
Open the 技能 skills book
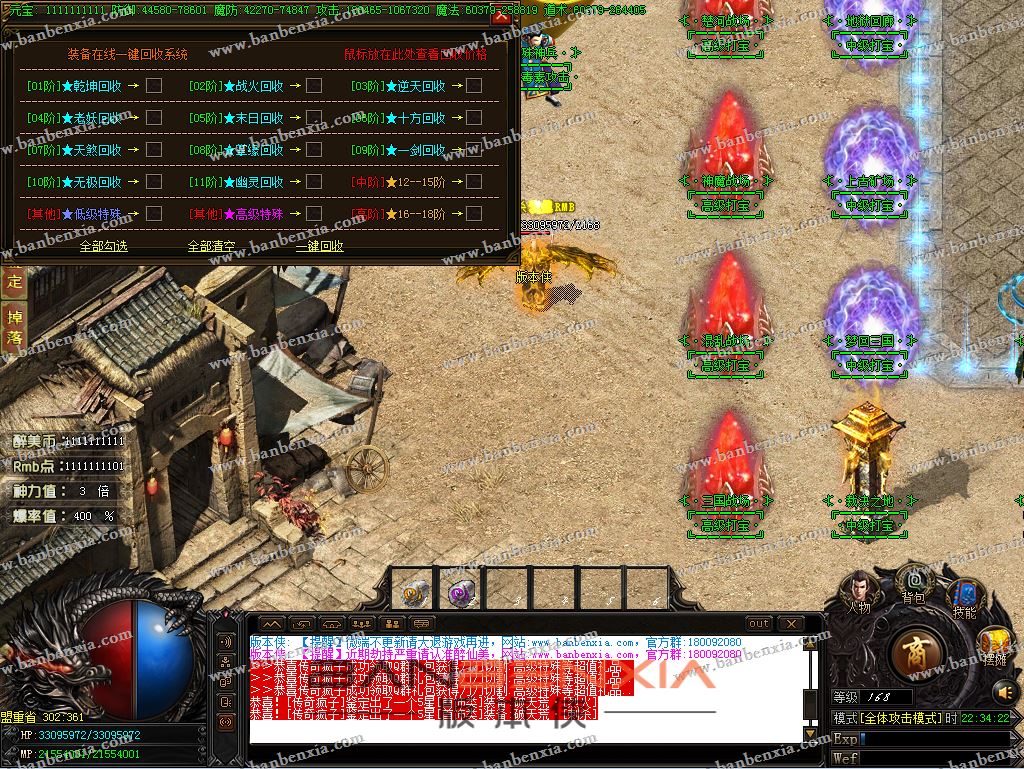pyautogui.click(x=964, y=598)
